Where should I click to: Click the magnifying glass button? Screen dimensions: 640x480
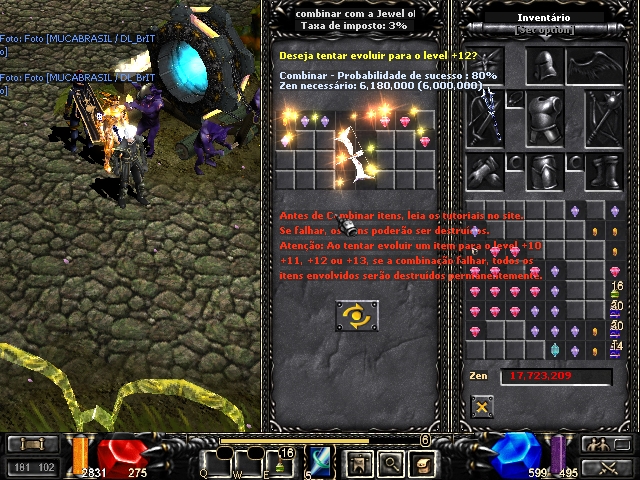point(390,463)
